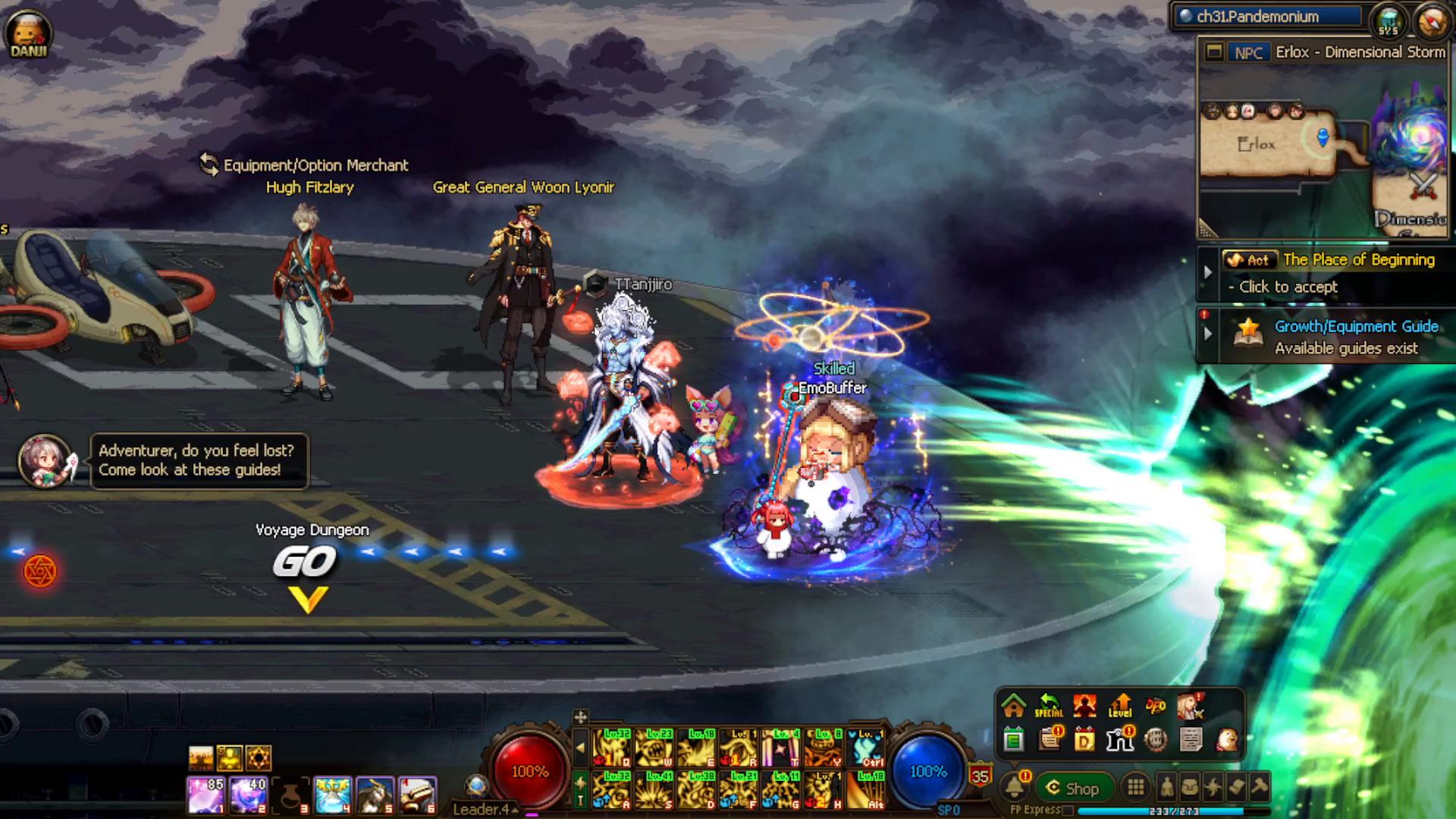The width and height of the screenshot is (1456, 819).
Task: Tick the FP Express checkbox
Action: [x=1068, y=811]
